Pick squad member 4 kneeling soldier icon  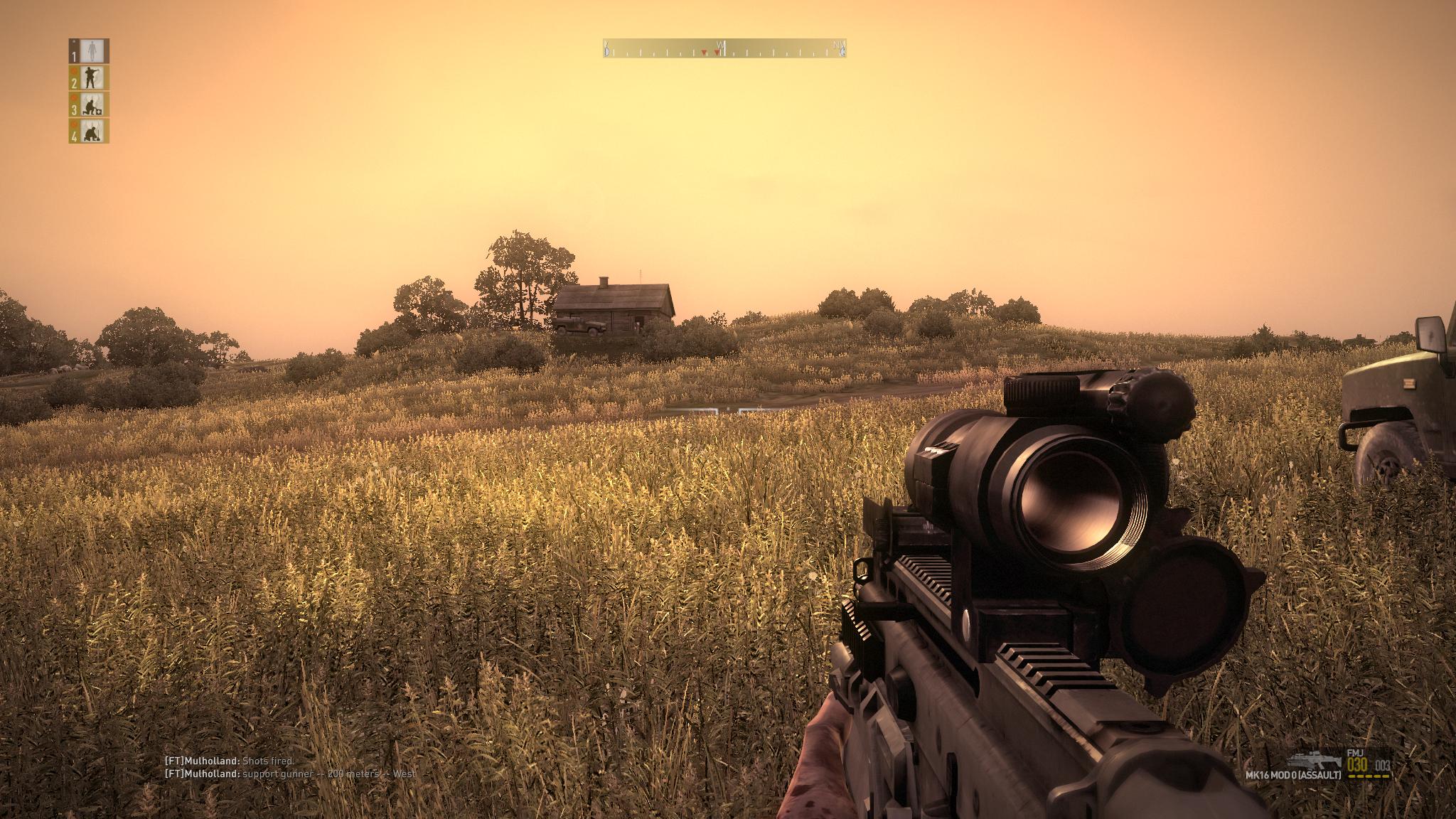[89, 131]
